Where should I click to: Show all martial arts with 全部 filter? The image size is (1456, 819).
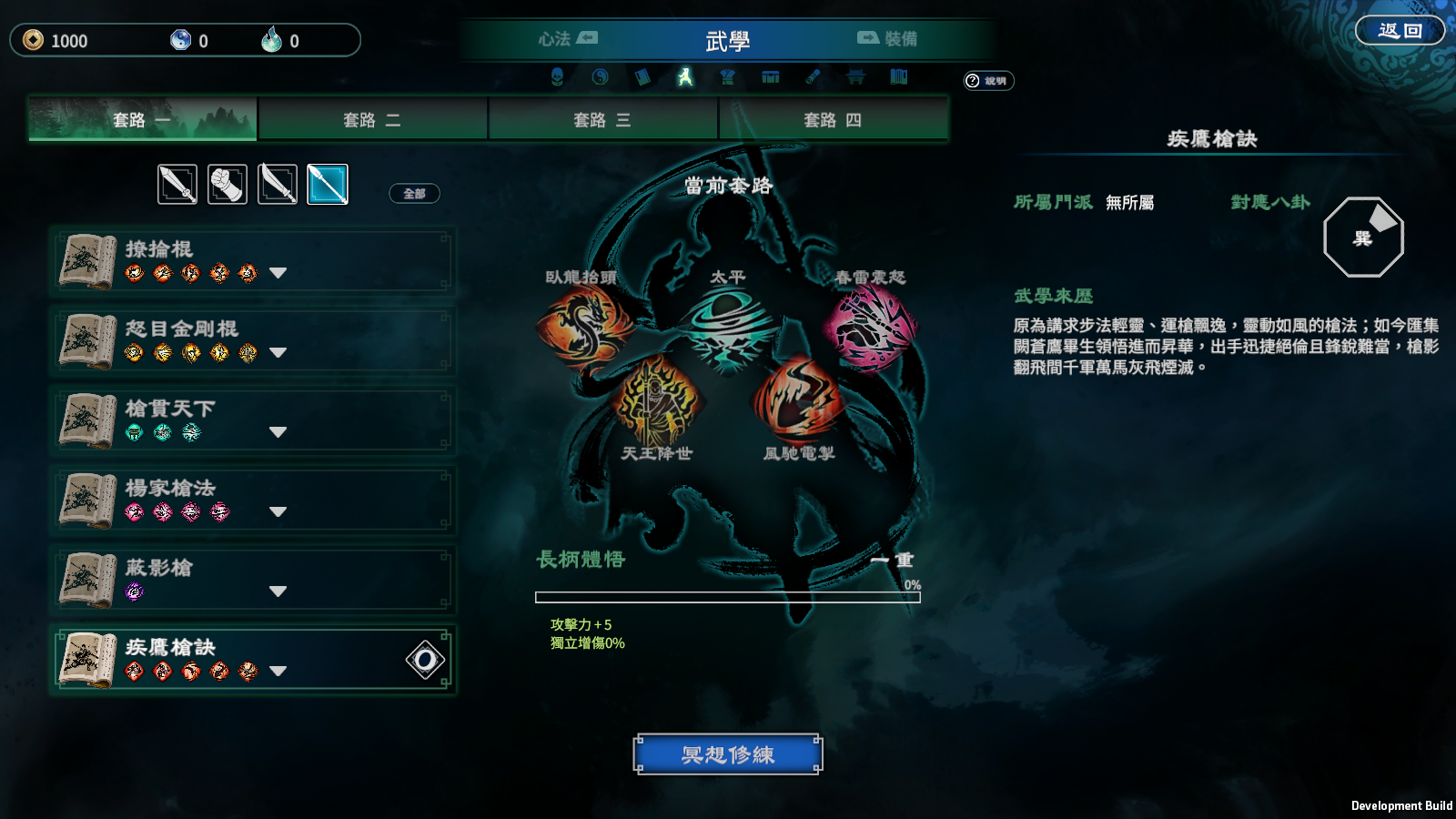pos(414,193)
